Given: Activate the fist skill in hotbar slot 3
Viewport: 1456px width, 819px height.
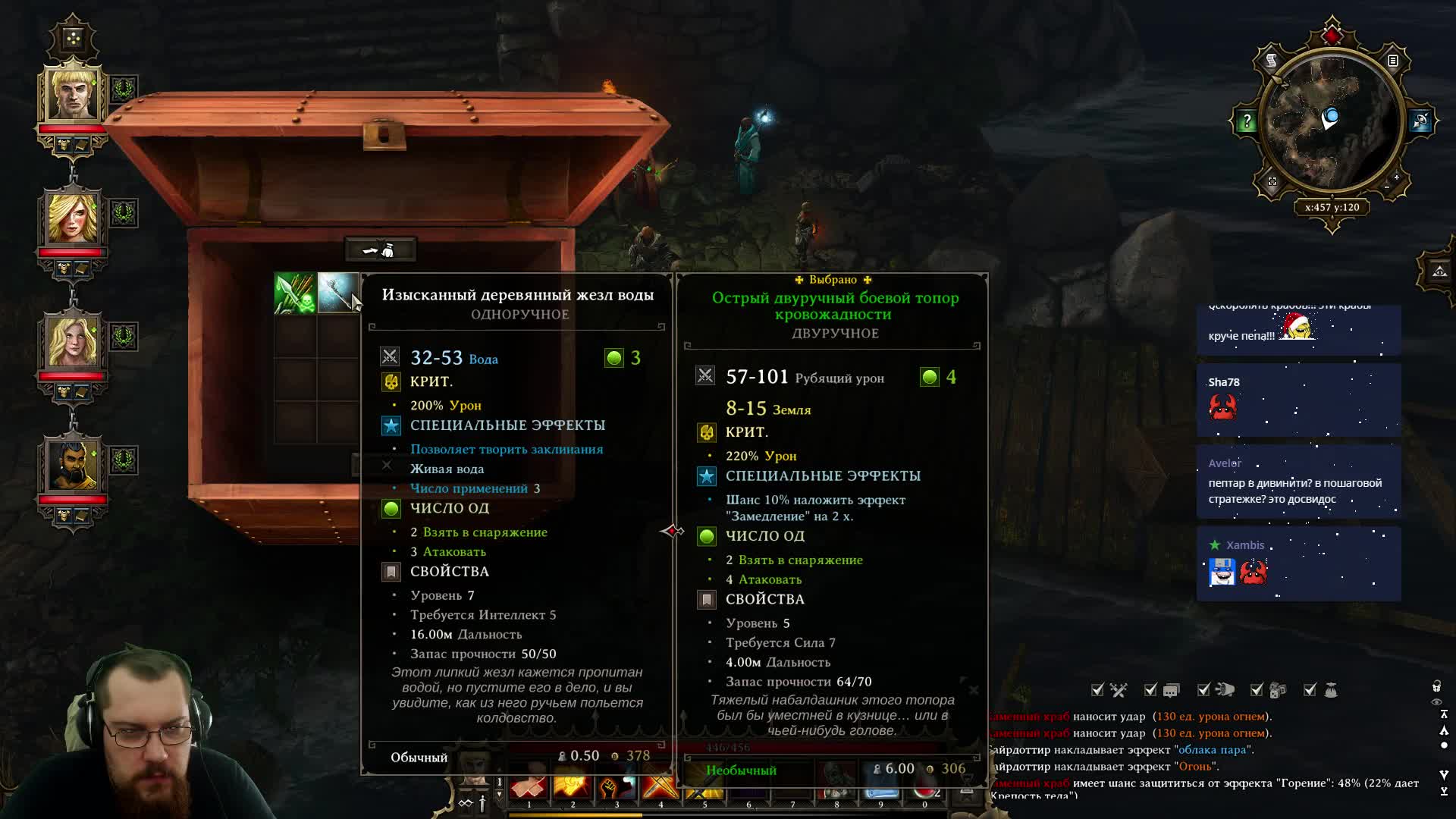Looking at the screenshot, I should (x=617, y=789).
